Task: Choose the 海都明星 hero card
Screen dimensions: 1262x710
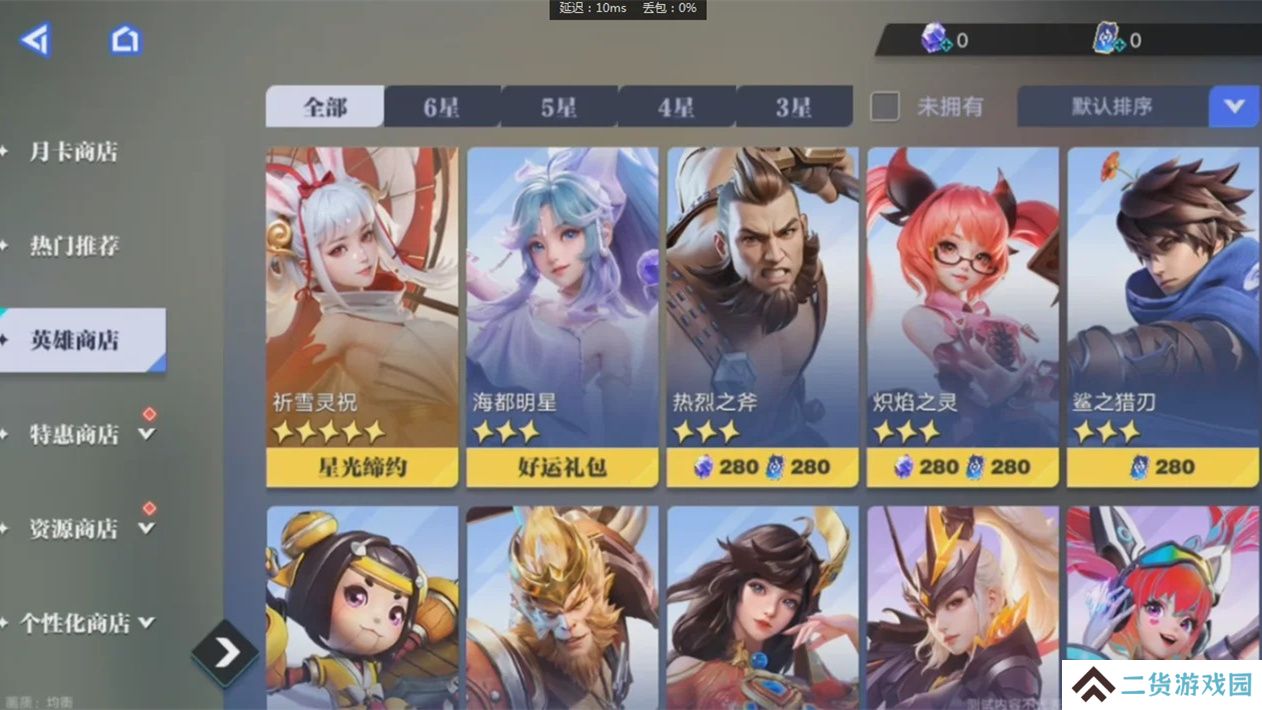Action: [x=562, y=300]
